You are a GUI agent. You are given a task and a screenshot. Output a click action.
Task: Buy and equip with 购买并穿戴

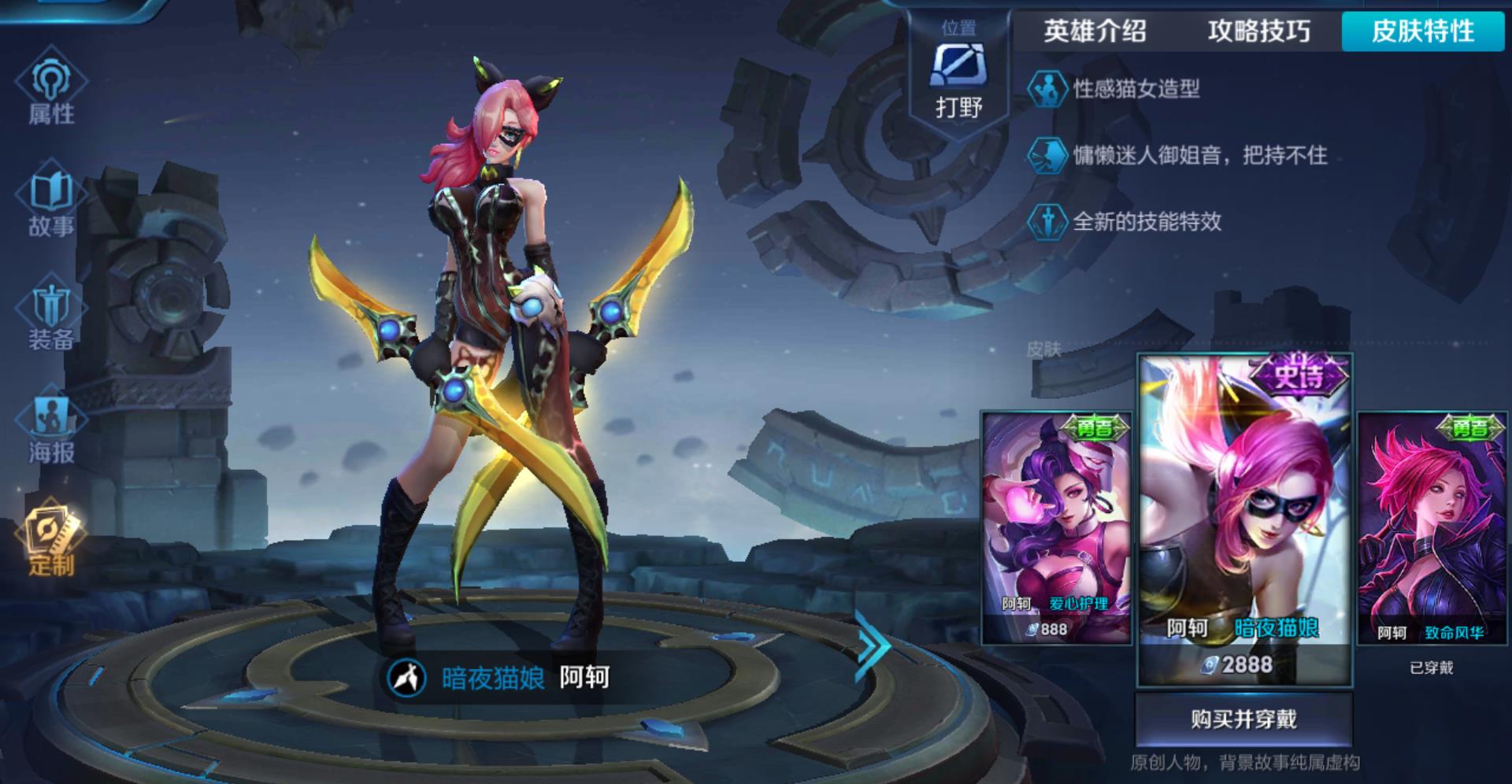(x=1243, y=719)
